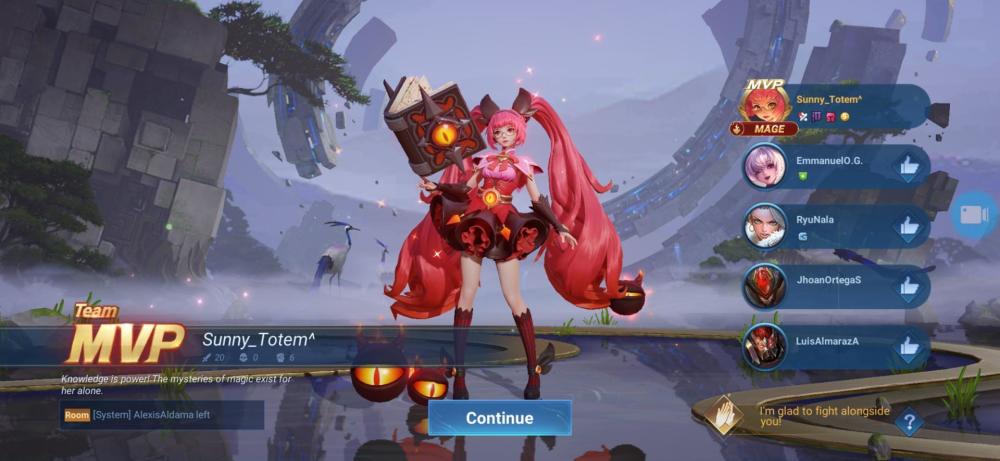
Task: View RyuNala player avatar
Action: [x=765, y=227]
